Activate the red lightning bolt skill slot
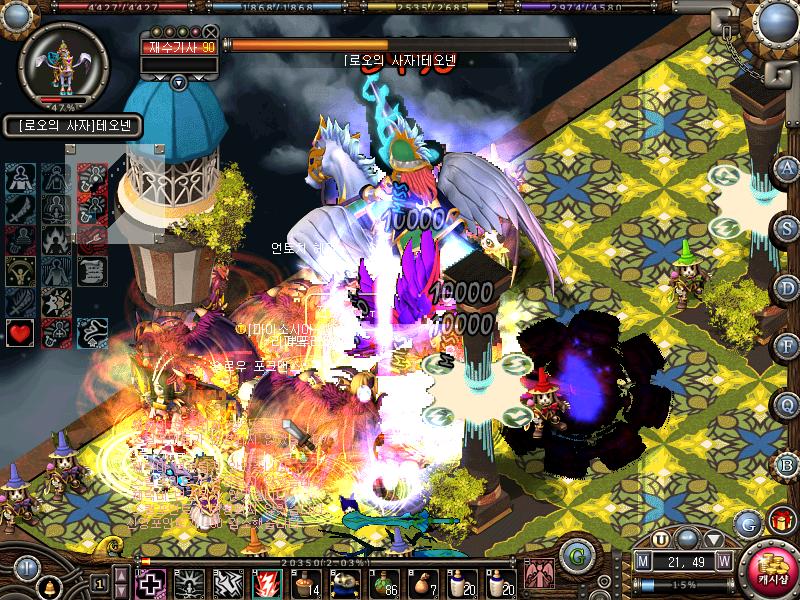This screenshot has width=800, height=600. [x=267, y=582]
